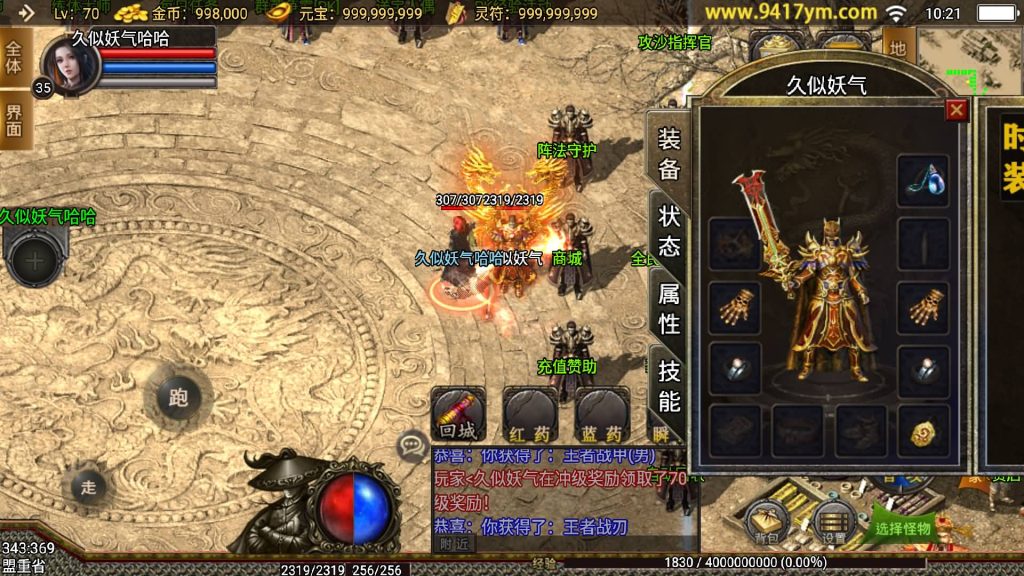
Task: Choose the 界面 side tab
Action: point(14,119)
